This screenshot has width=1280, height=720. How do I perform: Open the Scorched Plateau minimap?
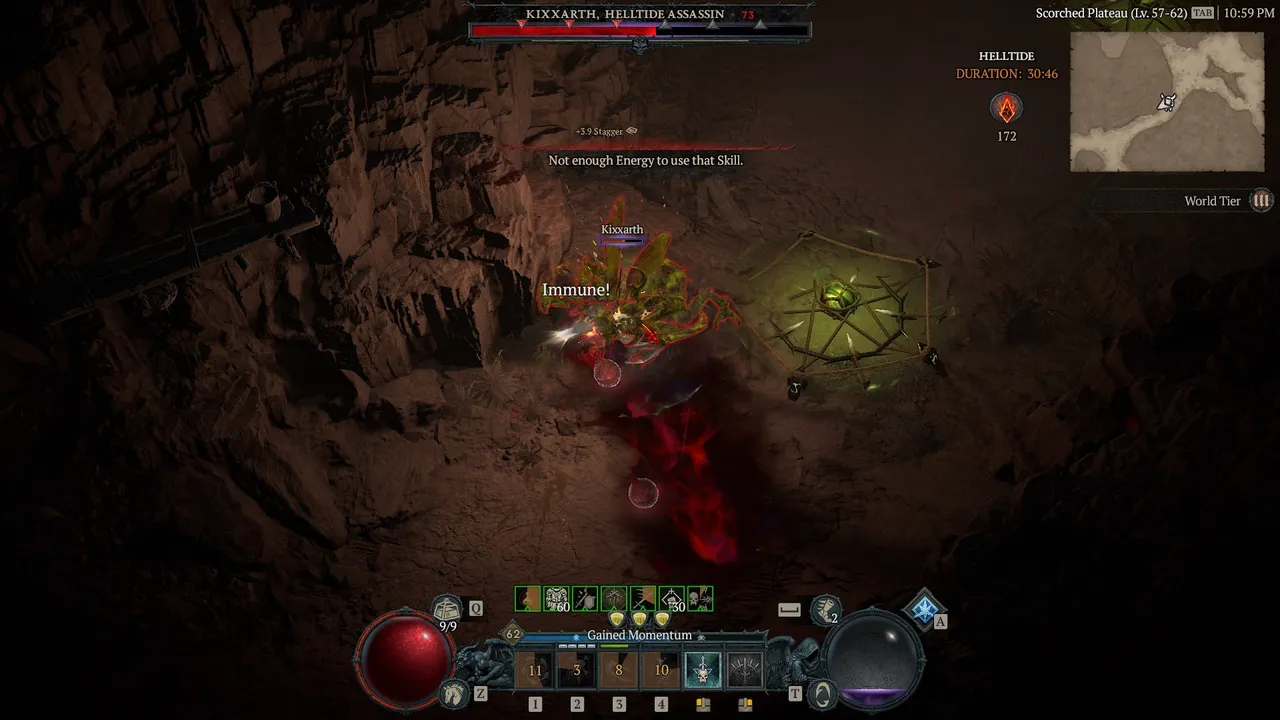coord(1166,101)
